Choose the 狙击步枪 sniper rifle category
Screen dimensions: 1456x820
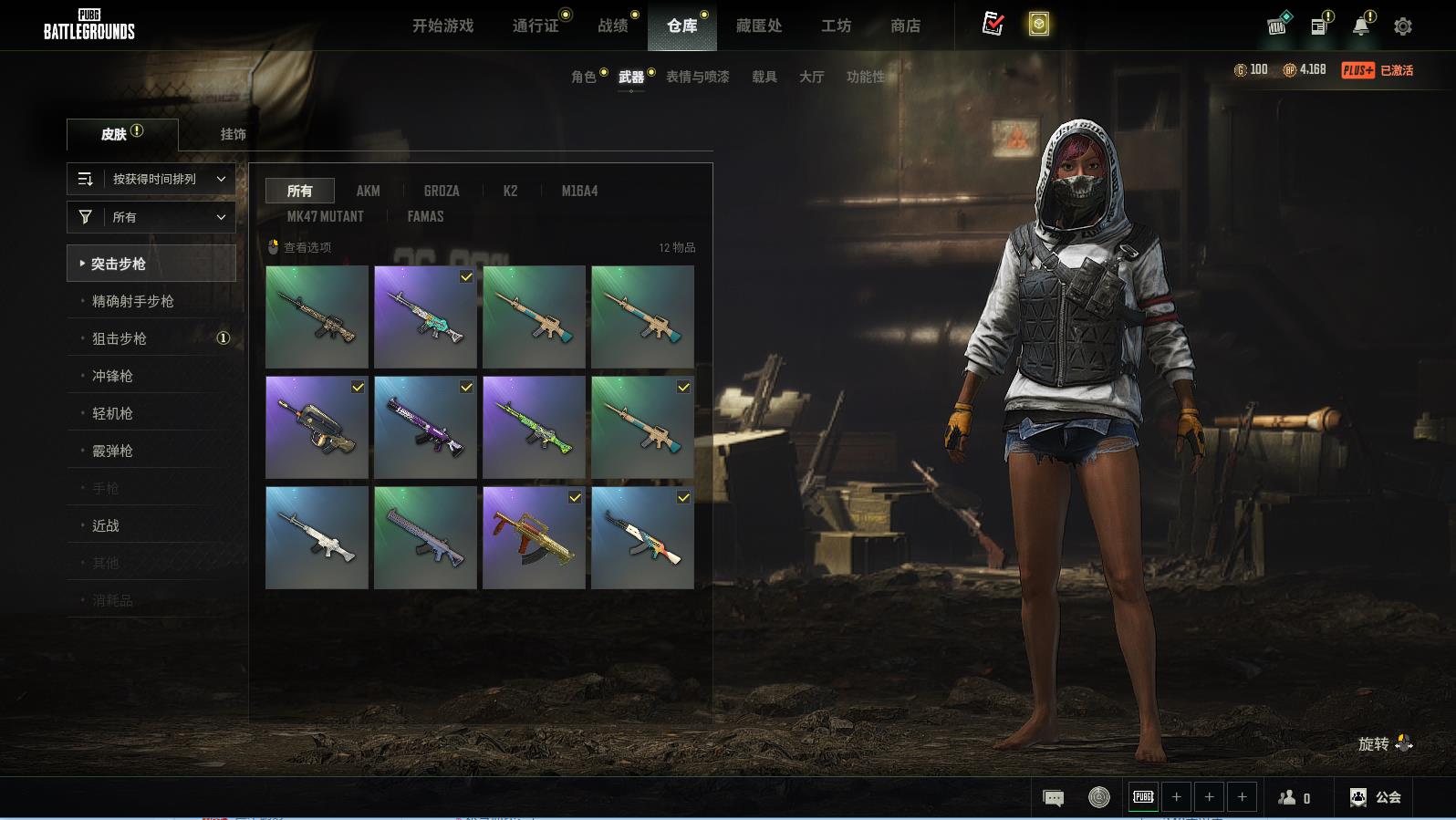120,338
